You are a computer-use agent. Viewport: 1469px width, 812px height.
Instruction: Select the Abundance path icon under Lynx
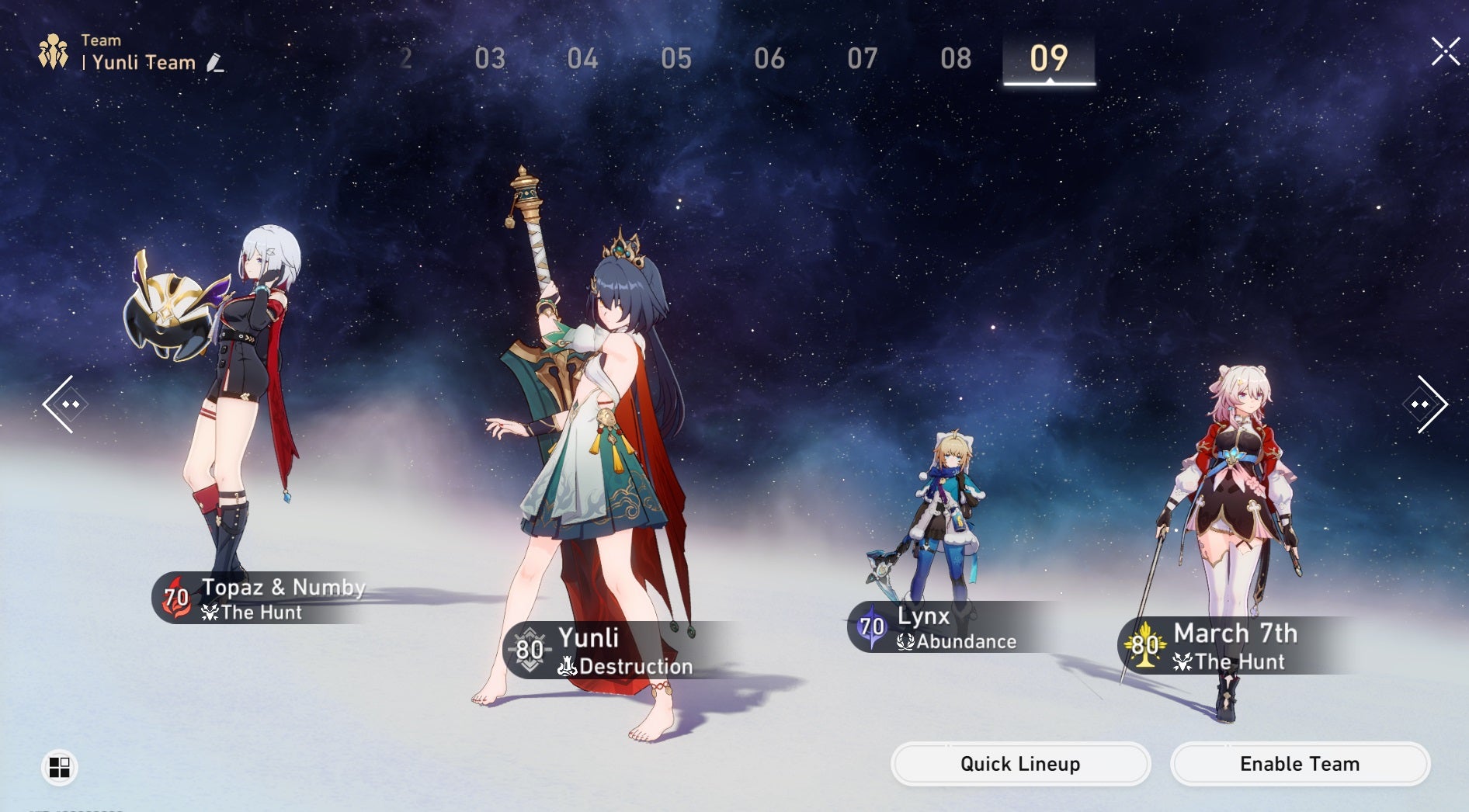pyautogui.click(x=905, y=641)
